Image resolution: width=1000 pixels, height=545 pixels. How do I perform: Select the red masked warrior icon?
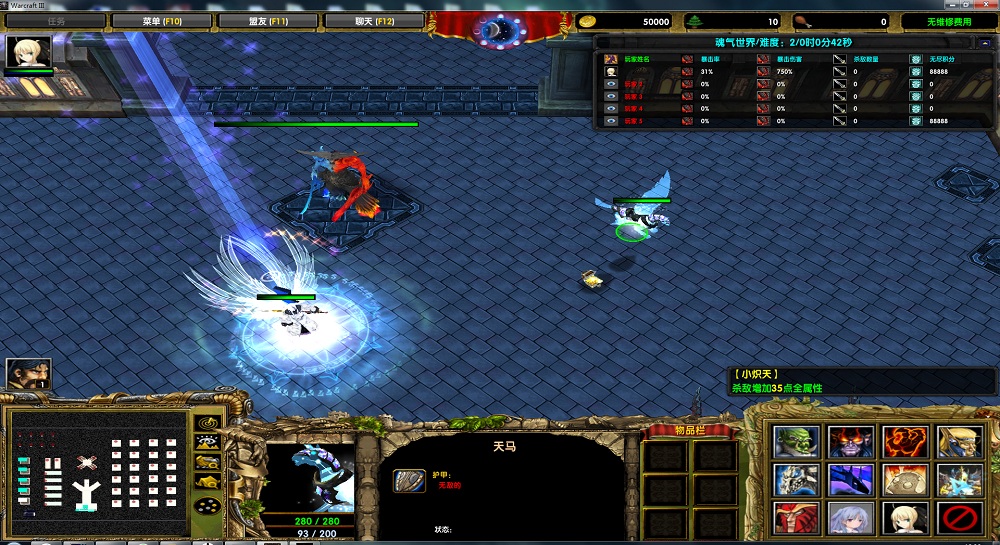pyautogui.click(x=796, y=516)
